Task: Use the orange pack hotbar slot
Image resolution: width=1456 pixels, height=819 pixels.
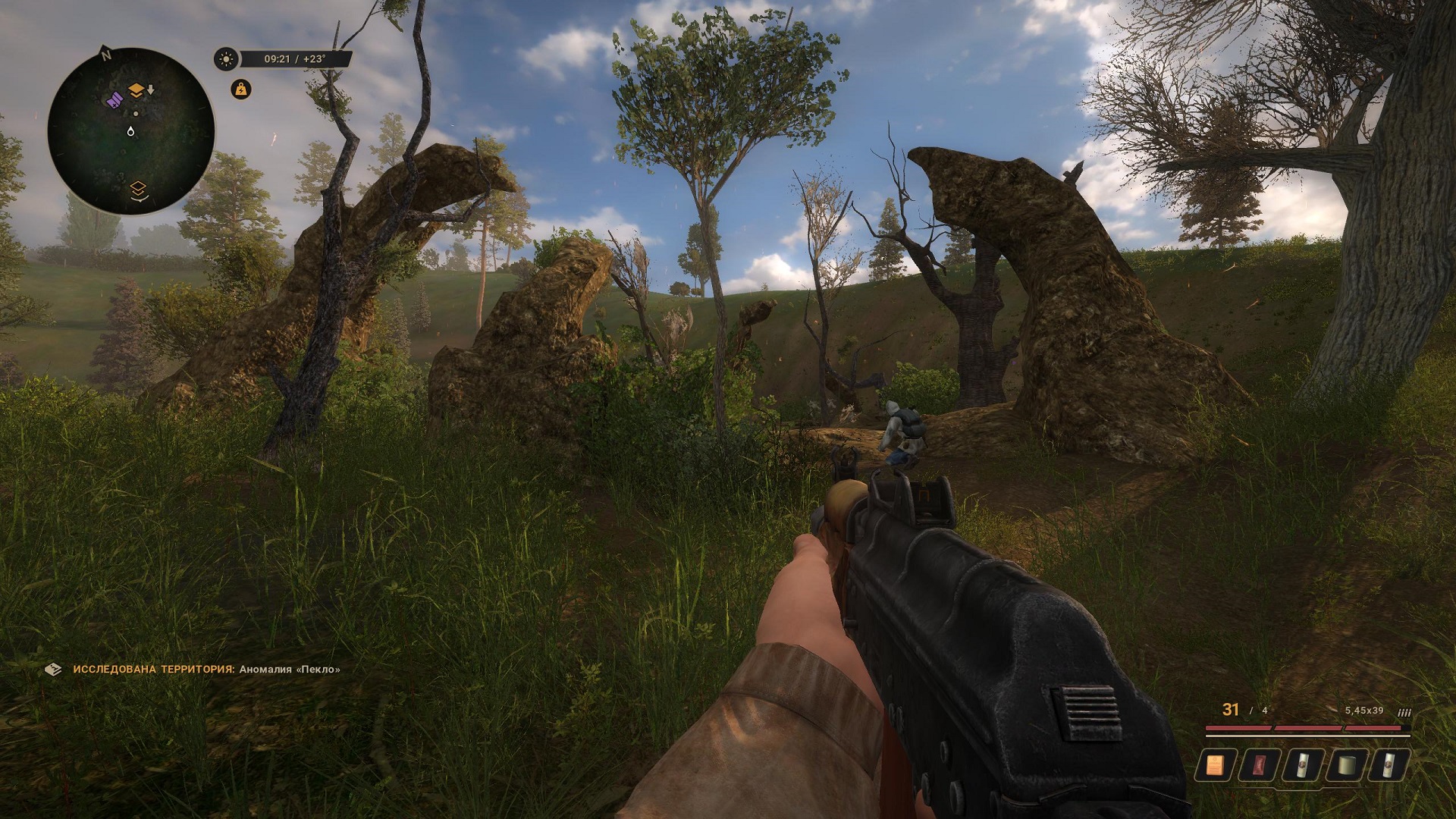Action: (1215, 765)
